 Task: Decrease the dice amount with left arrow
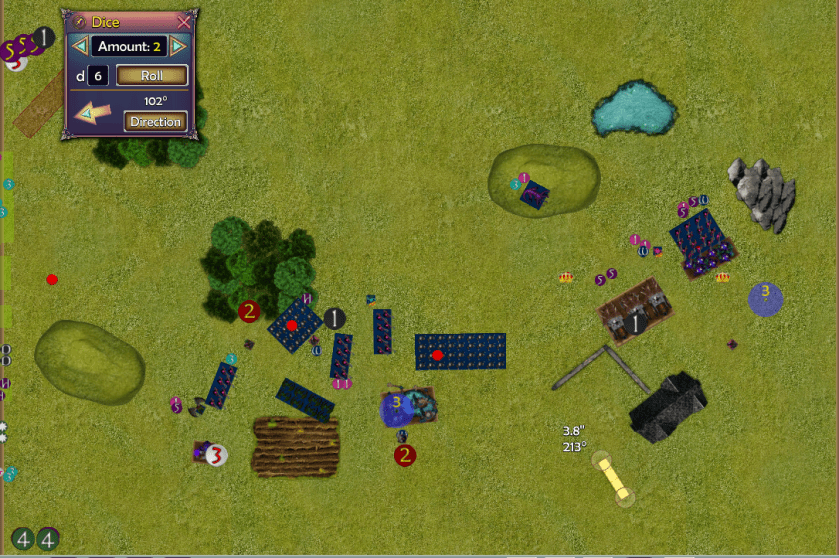point(79,46)
